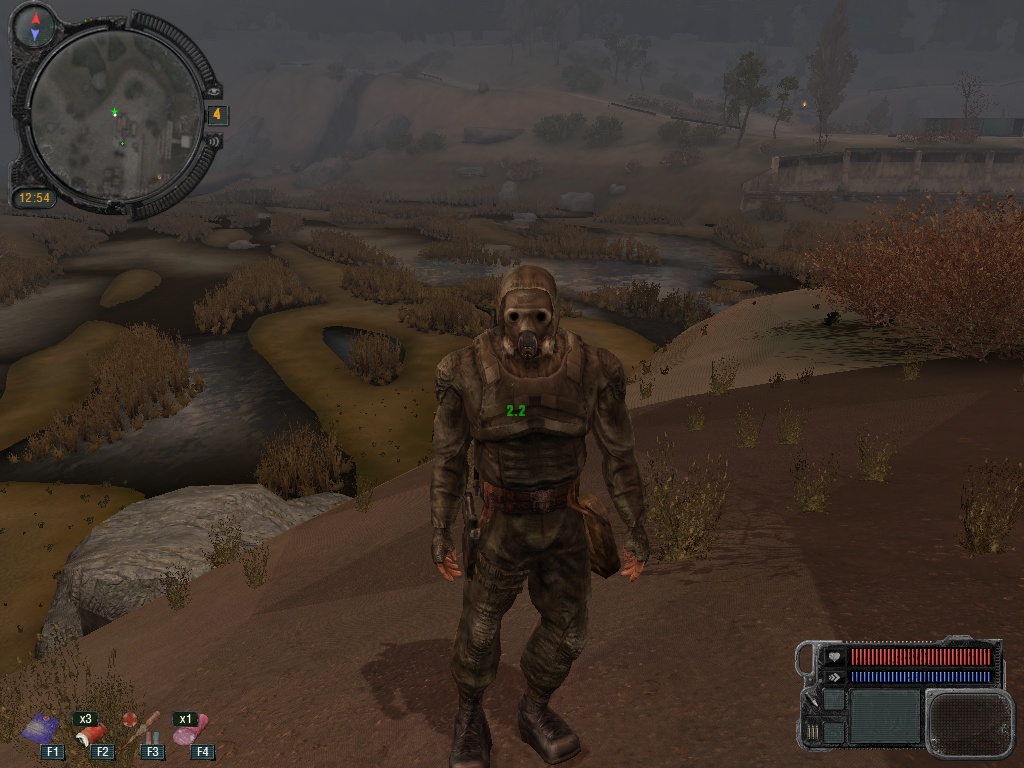Viewport: 1024px width, 768px height.
Task: Use the medkit and syringe quick slot
Action: [x=142, y=728]
